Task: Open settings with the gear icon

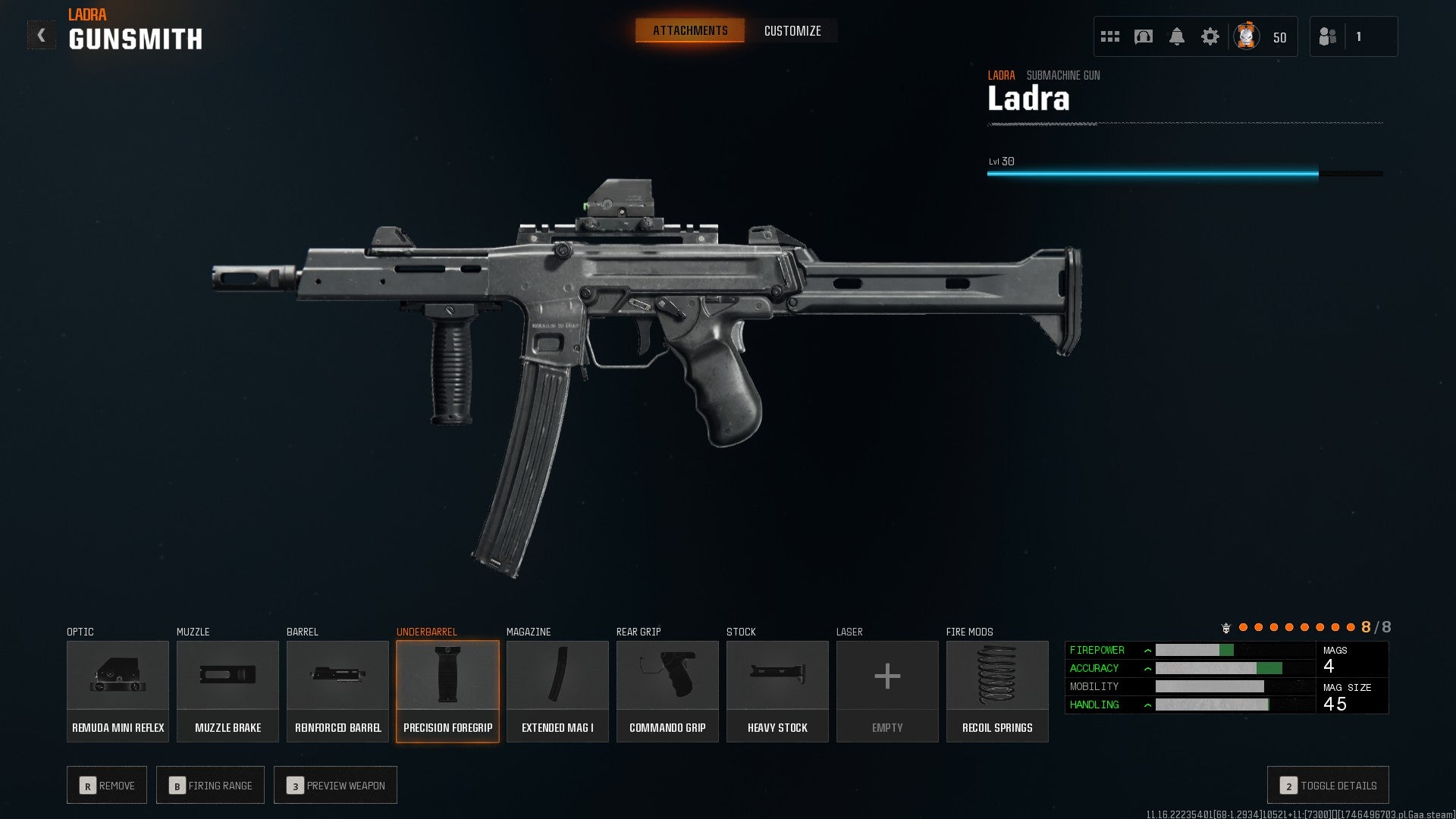Action: point(1210,36)
